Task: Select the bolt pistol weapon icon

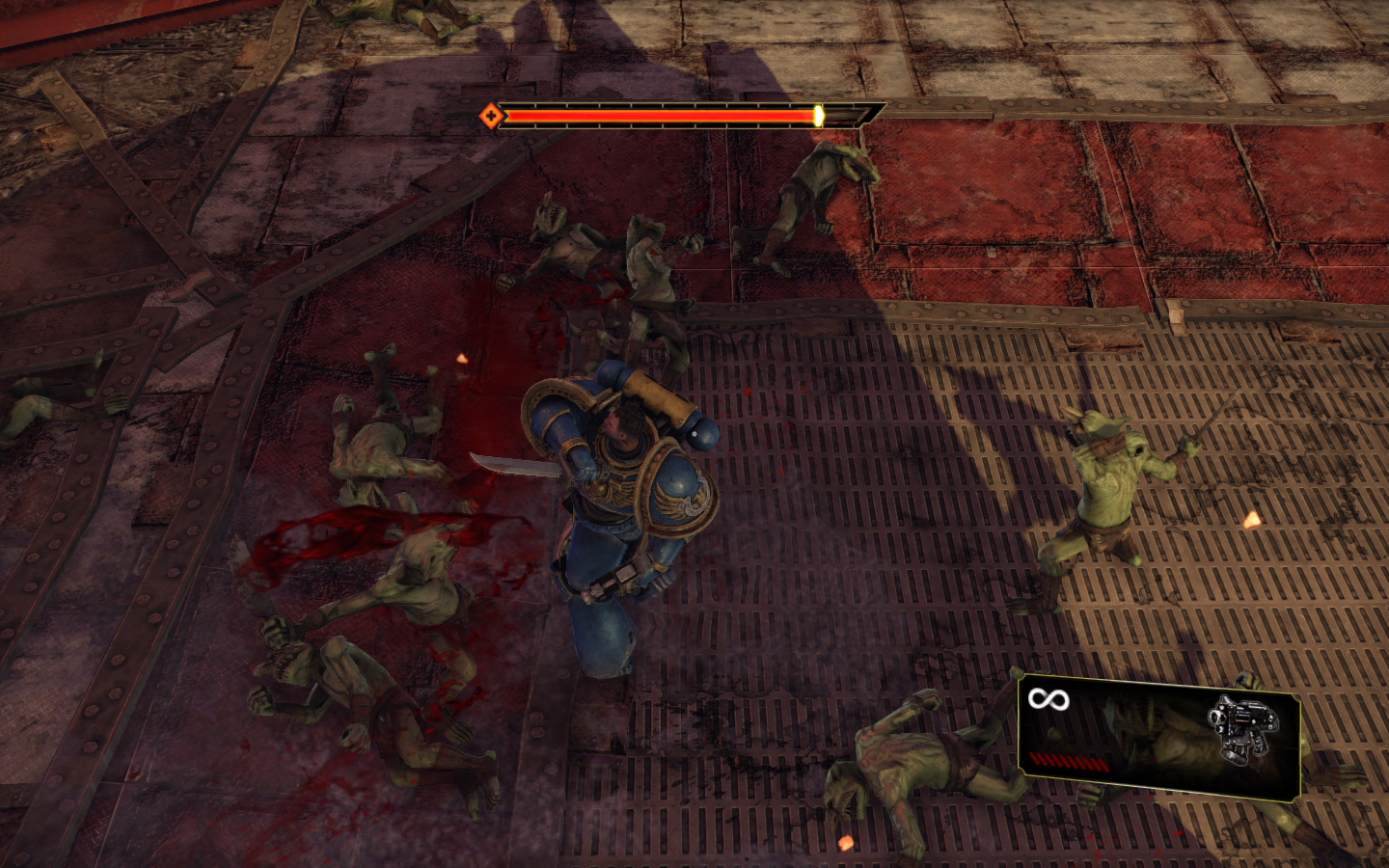Action: click(1241, 726)
